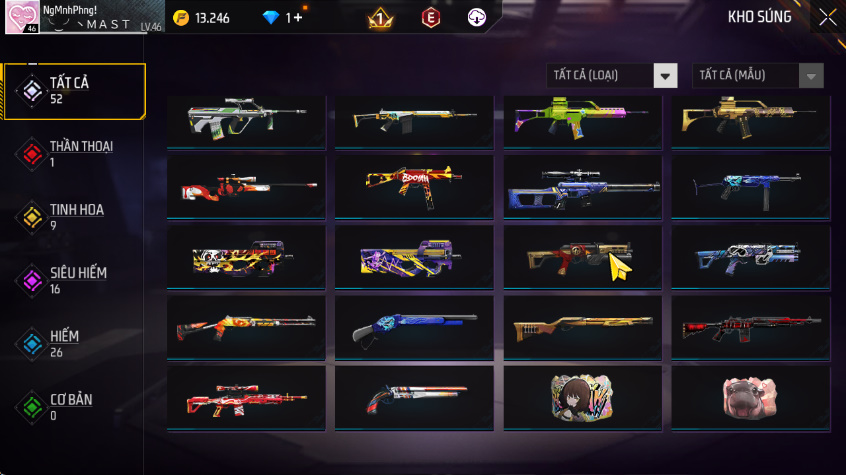Close the Kho Súng weapon vault
This screenshot has height=475, width=846.
(828, 17)
